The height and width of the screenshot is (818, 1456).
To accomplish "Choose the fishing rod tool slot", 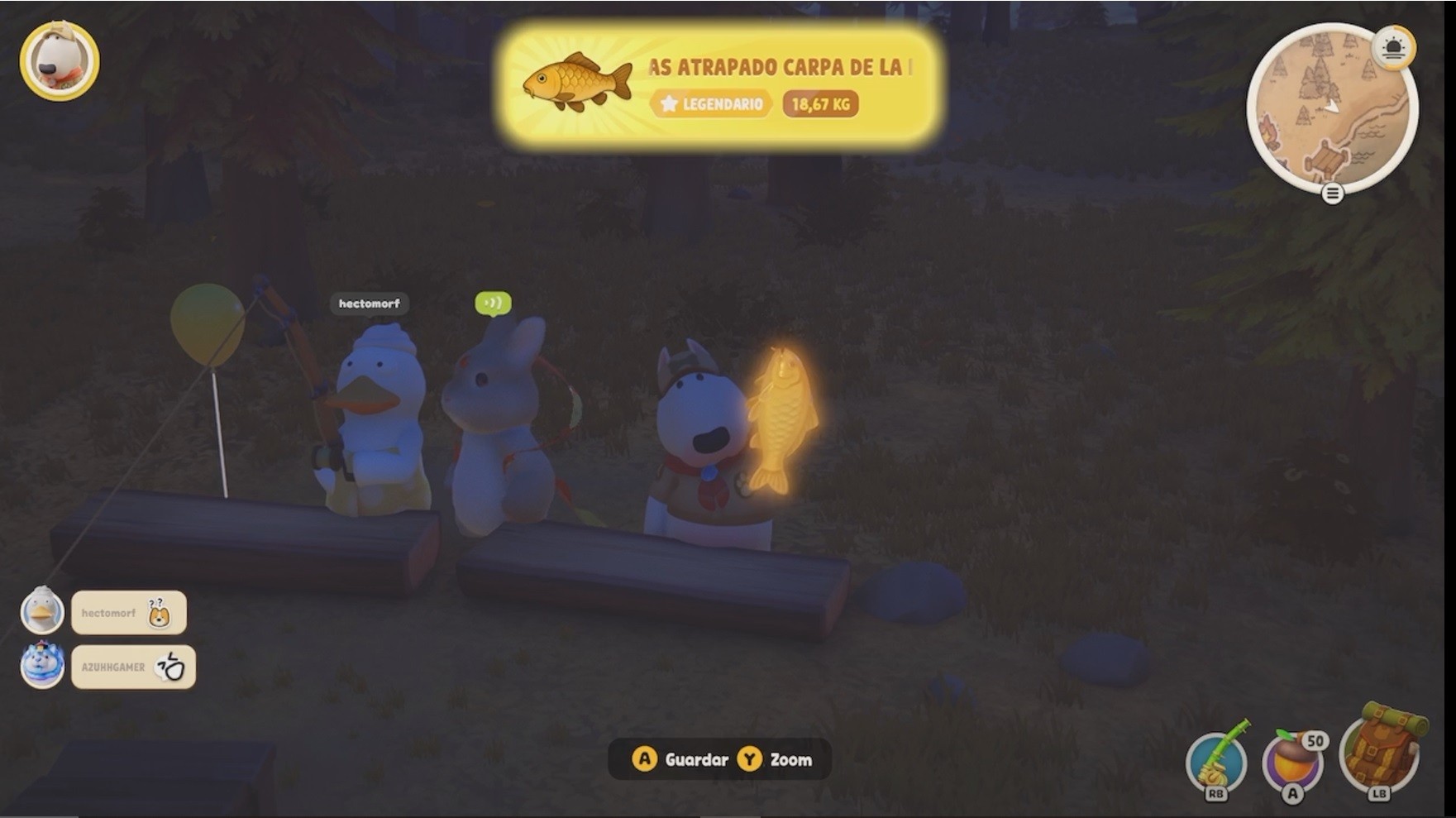I will [x=1215, y=762].
